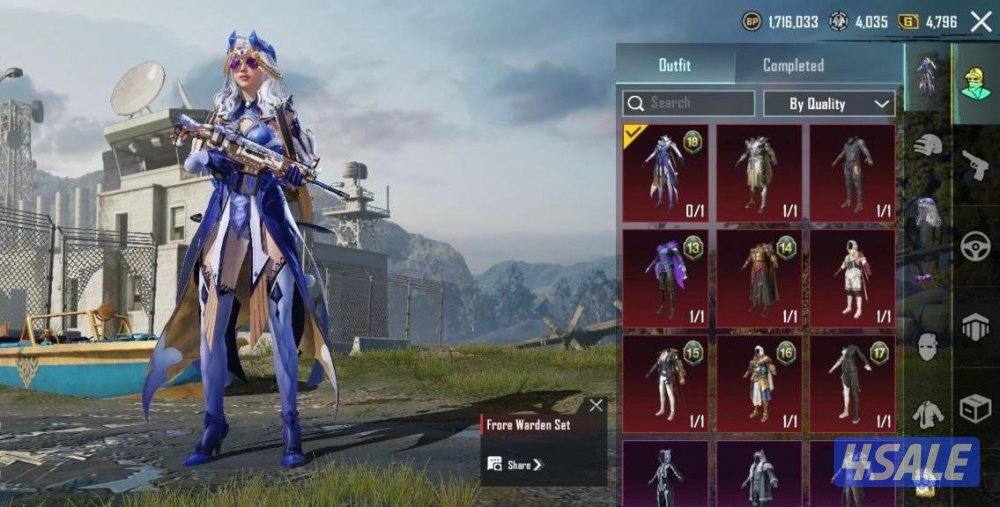
Task: Share the Frore Warden Set
Action: (517, 464)
